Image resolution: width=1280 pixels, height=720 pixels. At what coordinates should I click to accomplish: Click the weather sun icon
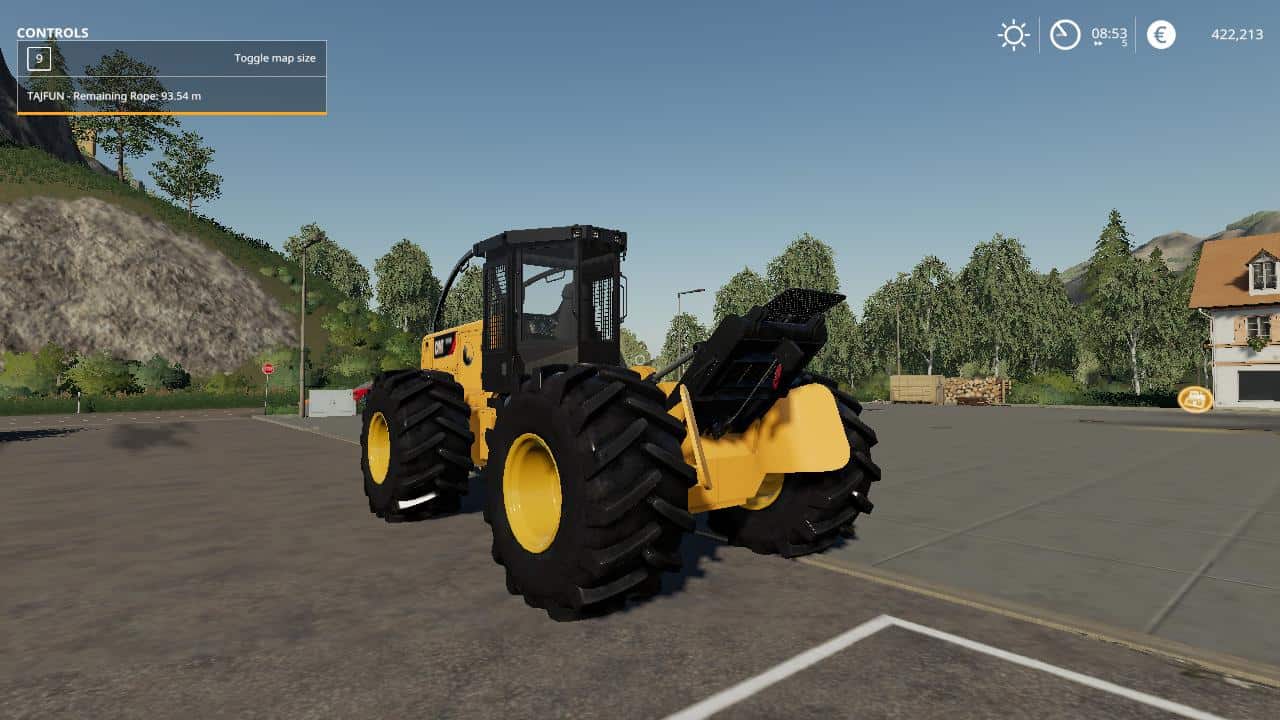[1012, 34]
